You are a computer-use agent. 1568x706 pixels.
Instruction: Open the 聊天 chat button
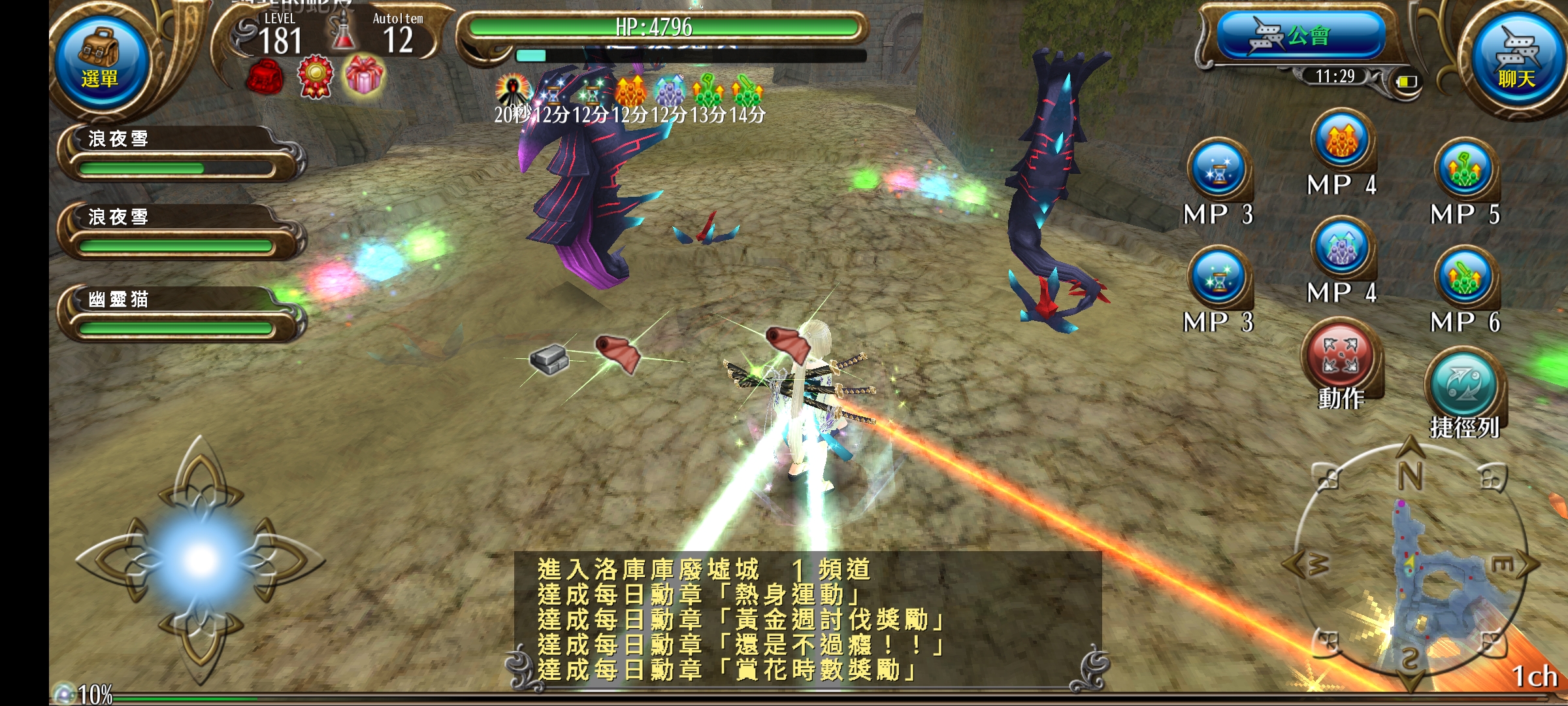[x=1516, y=60]
